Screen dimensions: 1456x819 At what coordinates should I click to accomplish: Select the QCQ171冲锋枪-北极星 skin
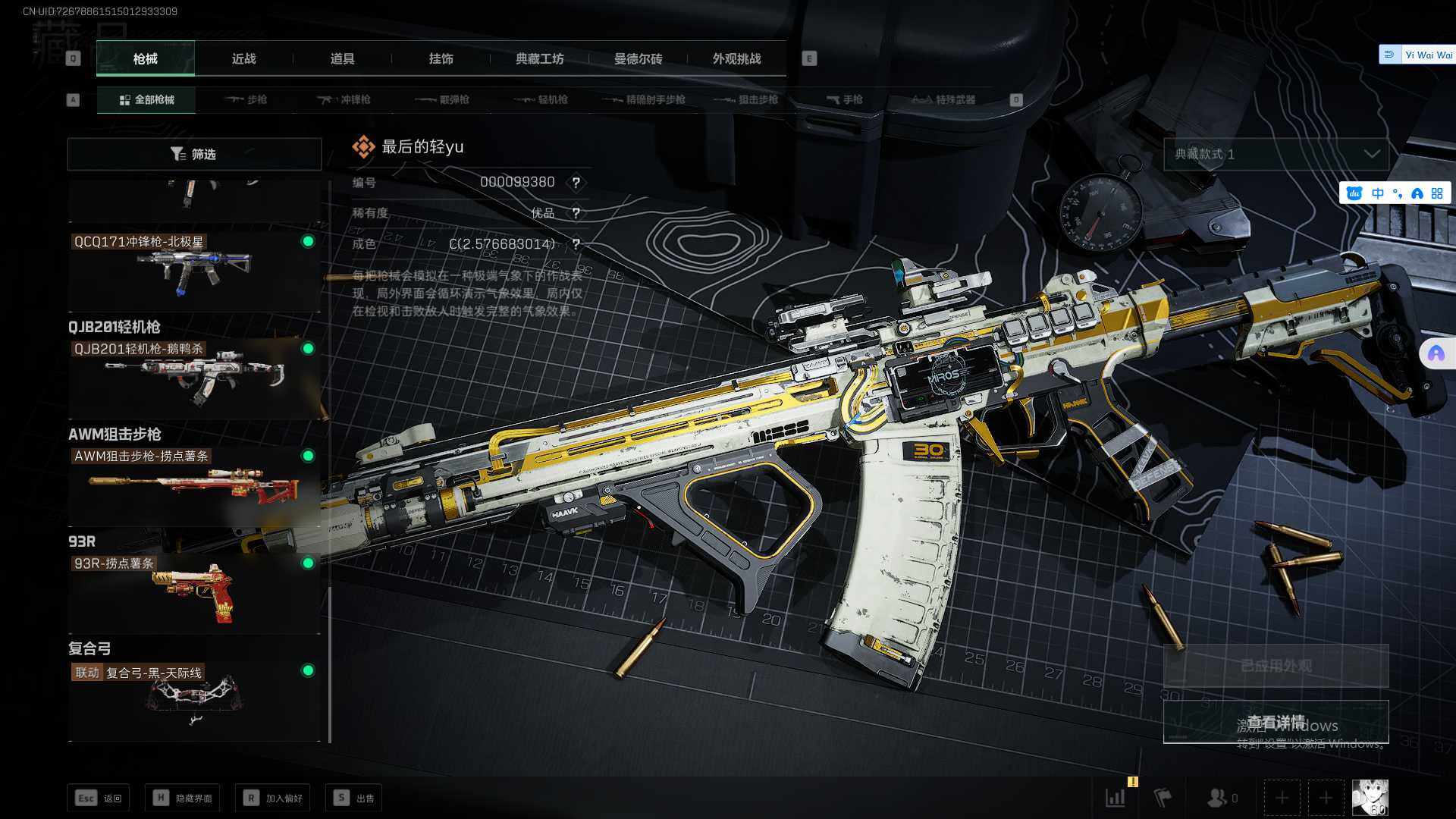tap(194, 270)
